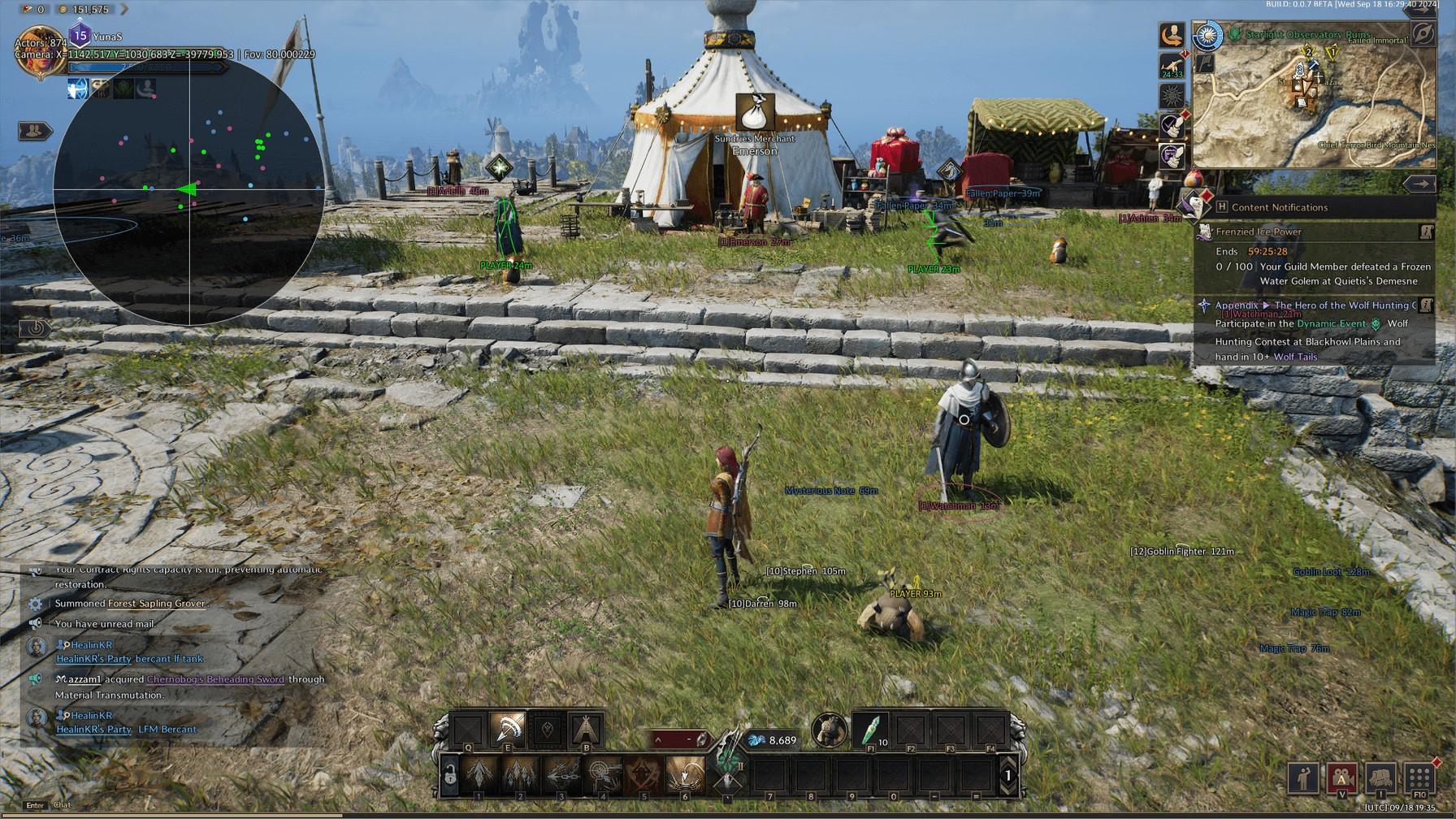Select the Chat tab at bottom left
The width and height of the screenshot is (1456, 819).
point(63,805)
